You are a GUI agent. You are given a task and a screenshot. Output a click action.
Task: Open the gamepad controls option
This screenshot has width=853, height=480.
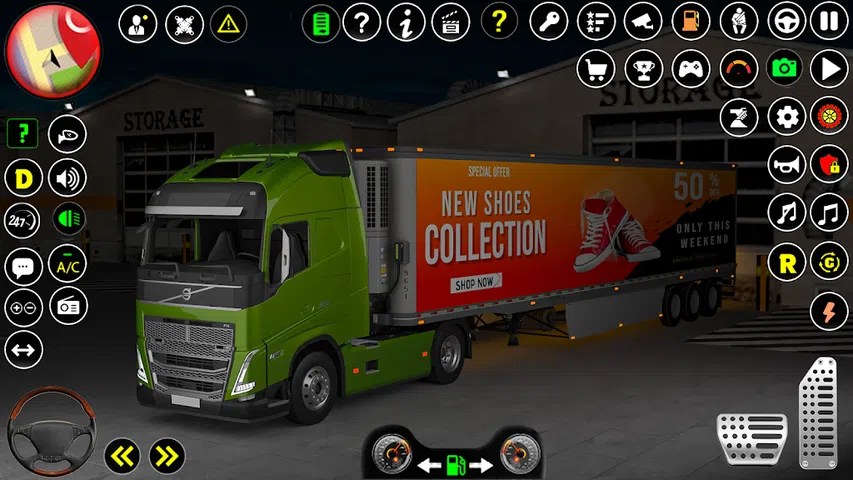(x=690, y=68)
